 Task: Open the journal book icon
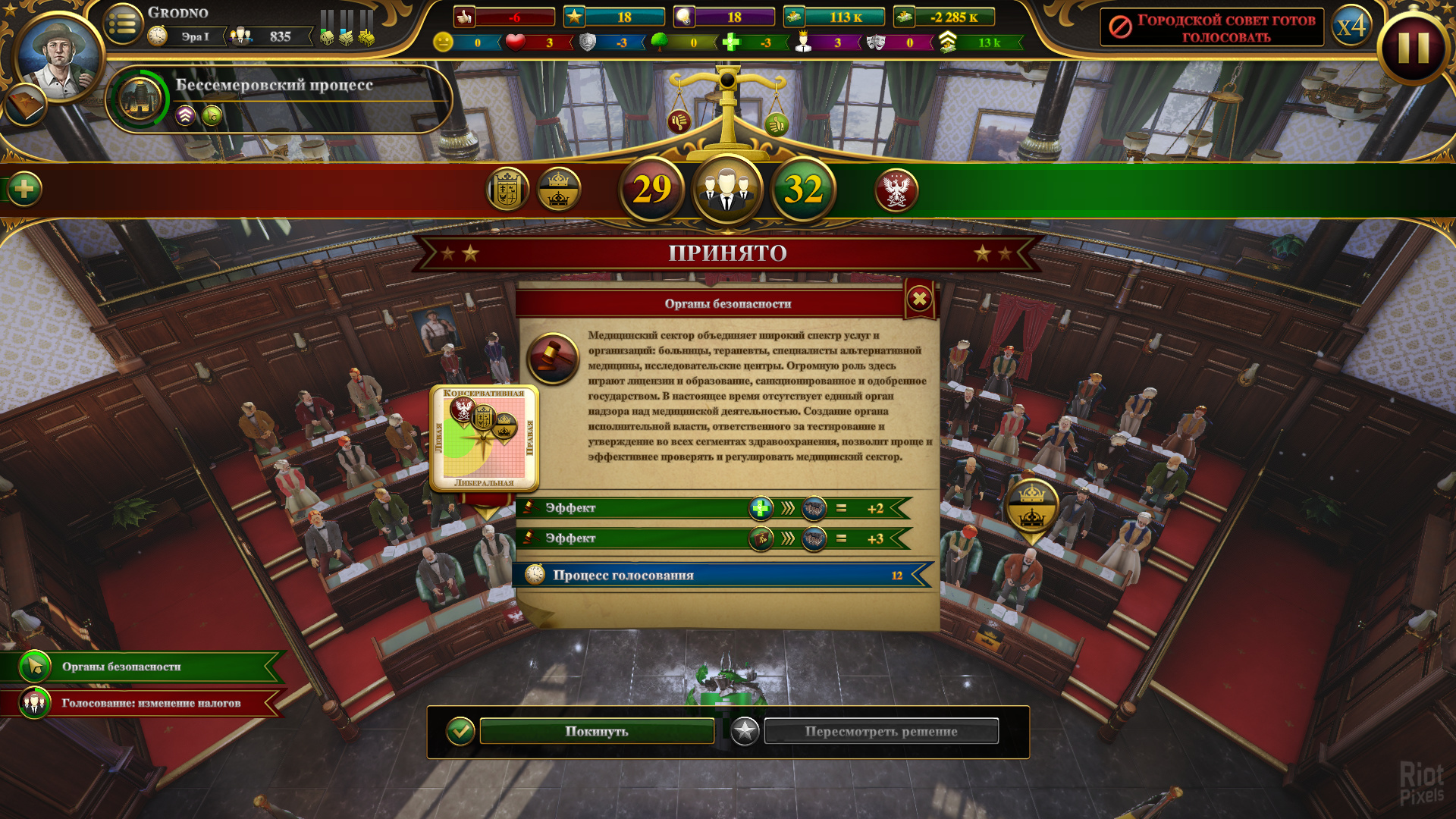click(x=24, y=106)
